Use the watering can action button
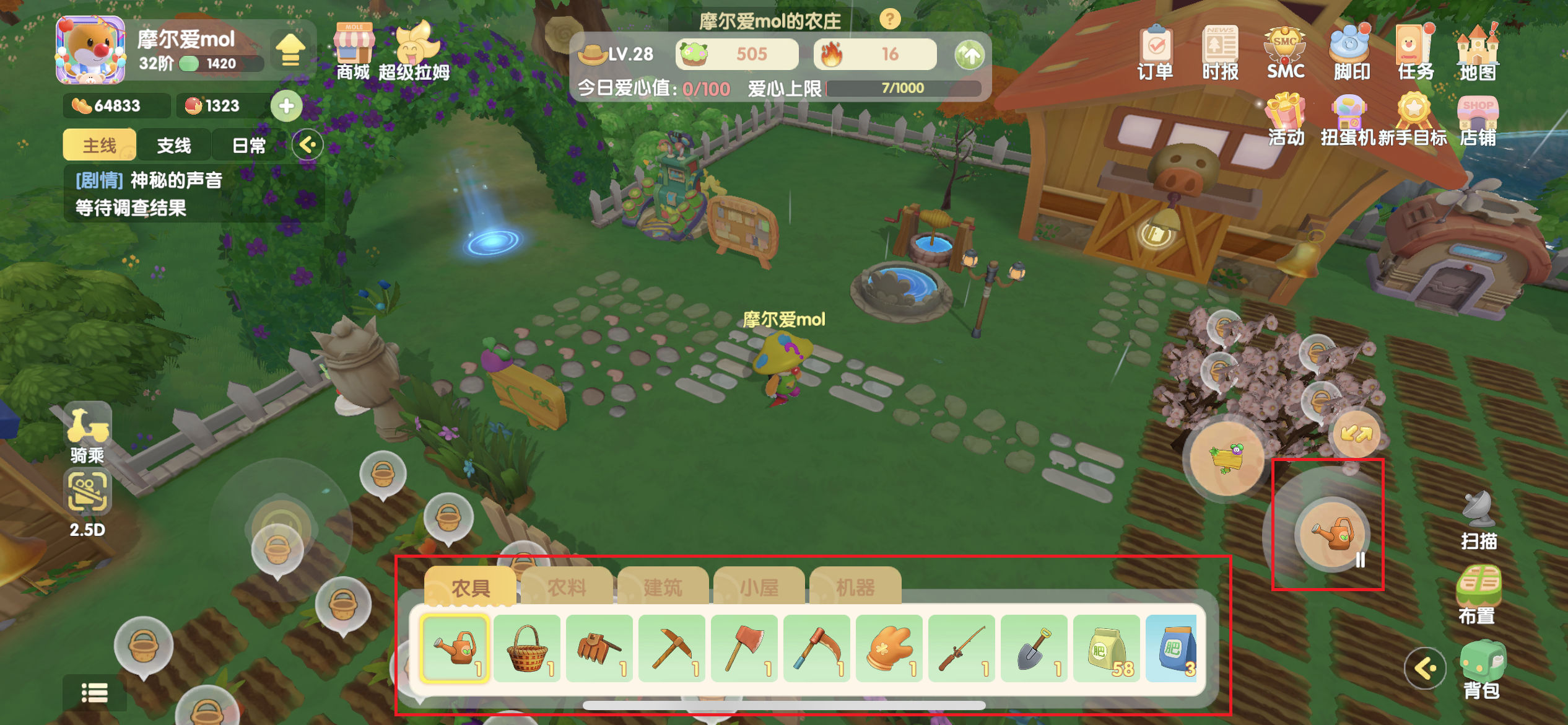 [1331, 533]
